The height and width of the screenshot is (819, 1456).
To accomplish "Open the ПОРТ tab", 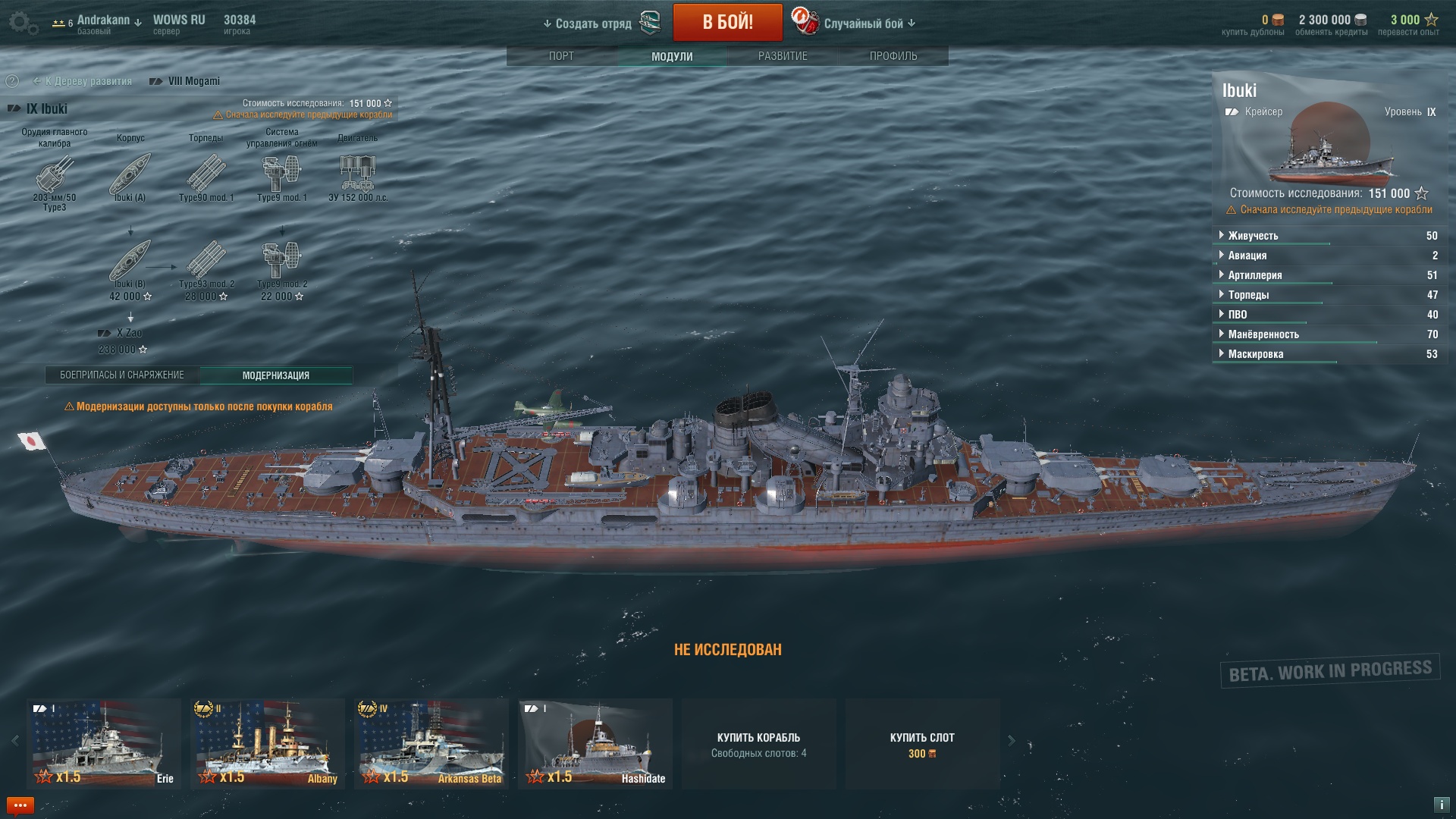I will [x=561, y=56].
